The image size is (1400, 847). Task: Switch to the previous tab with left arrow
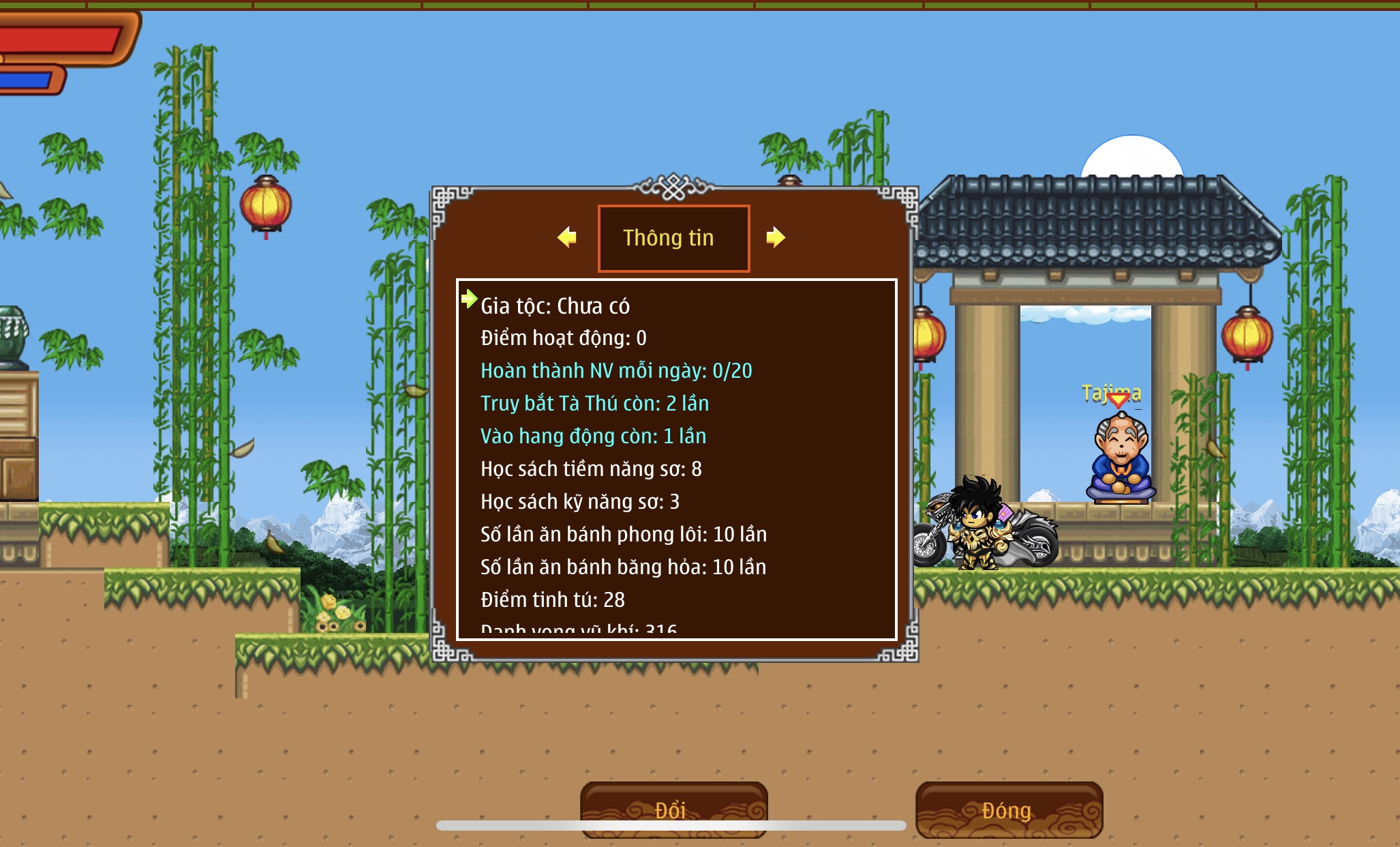(567, 237)
